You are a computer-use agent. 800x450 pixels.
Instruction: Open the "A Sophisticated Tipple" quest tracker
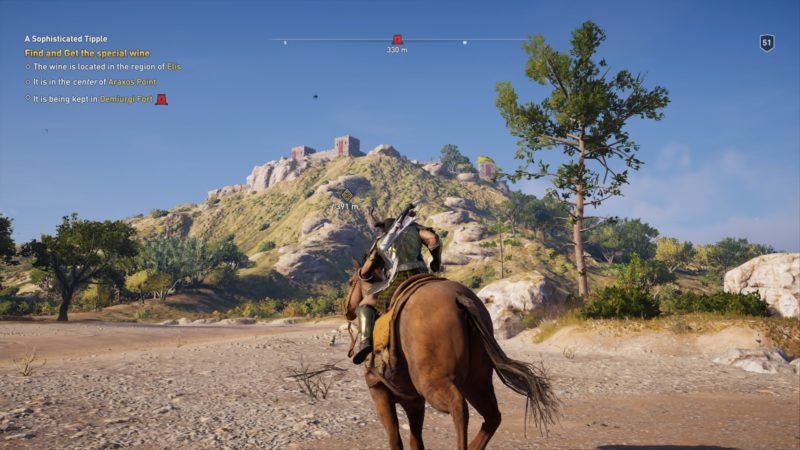click(66, 39)
